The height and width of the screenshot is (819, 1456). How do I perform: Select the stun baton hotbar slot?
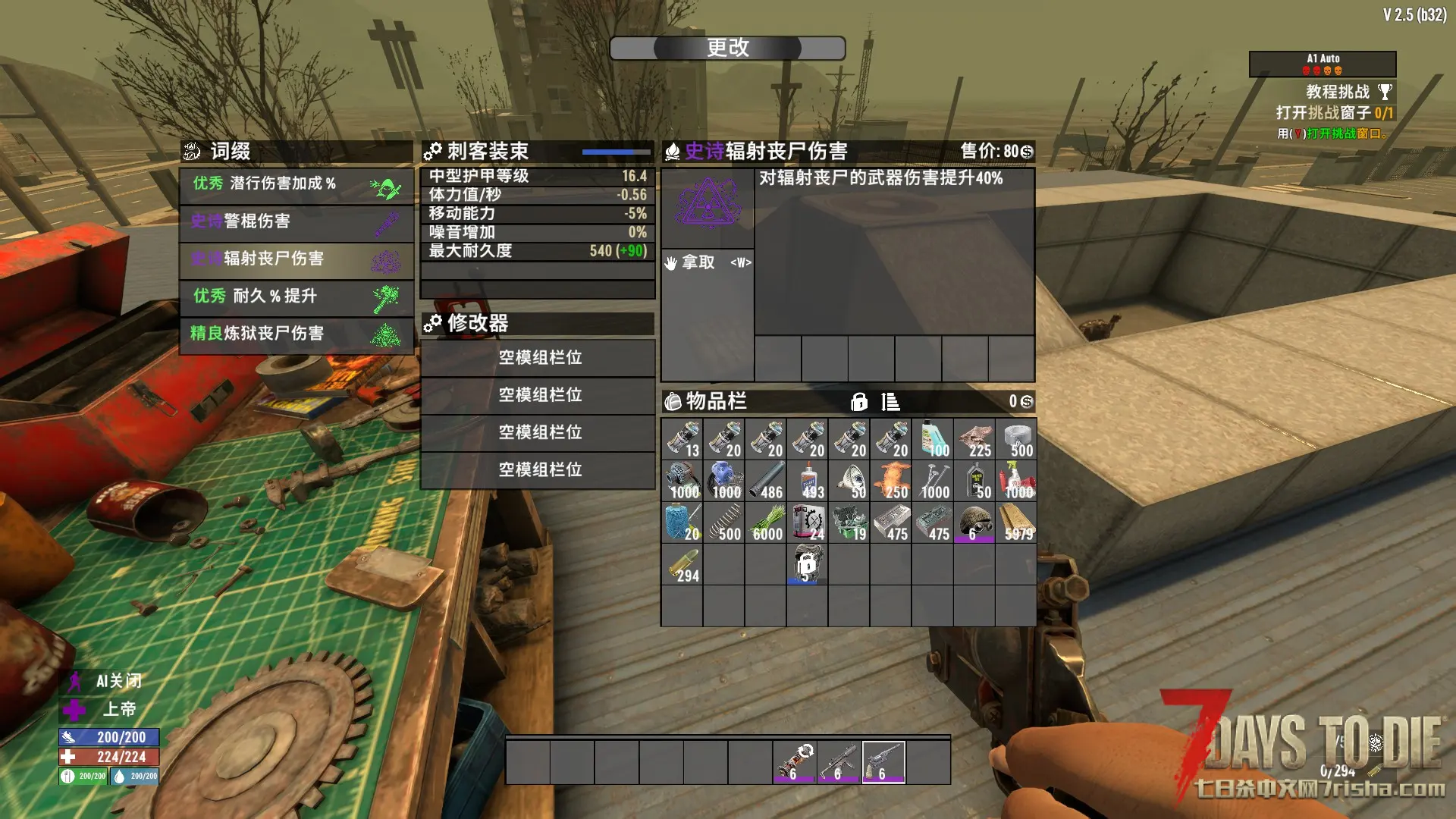click(x=794, y=761)
